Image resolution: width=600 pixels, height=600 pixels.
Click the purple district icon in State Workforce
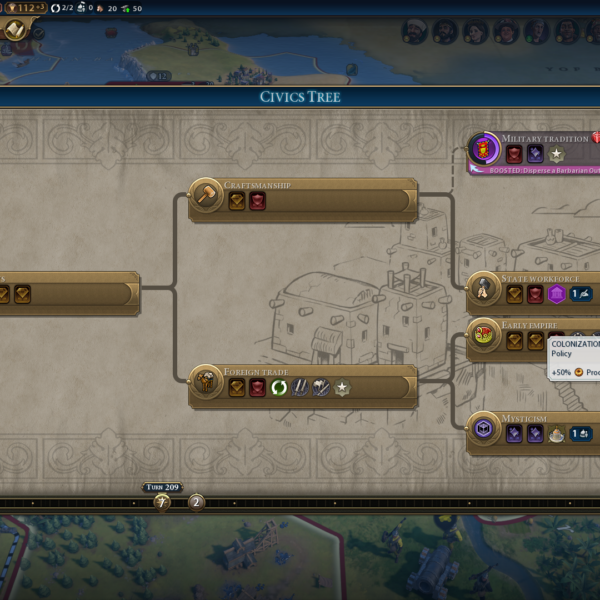(x=556, y=294)
